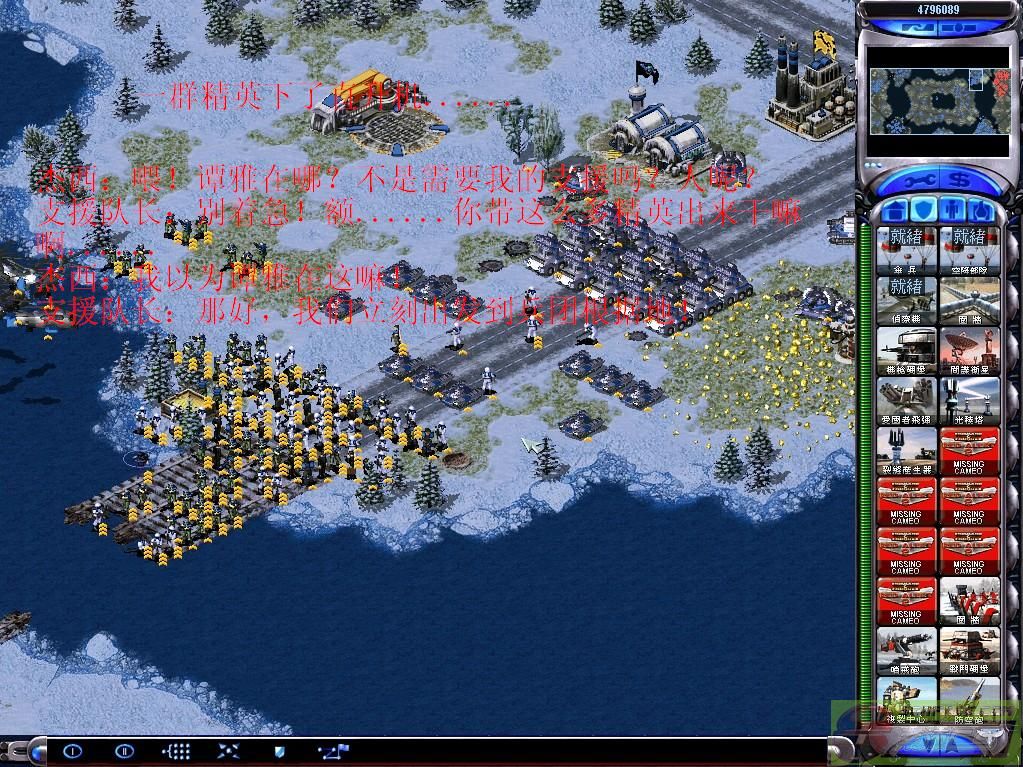Viewport: 1023px width, 767px height.
Task: Build the 防空砲 flak cannon
Action: (968, 698)
